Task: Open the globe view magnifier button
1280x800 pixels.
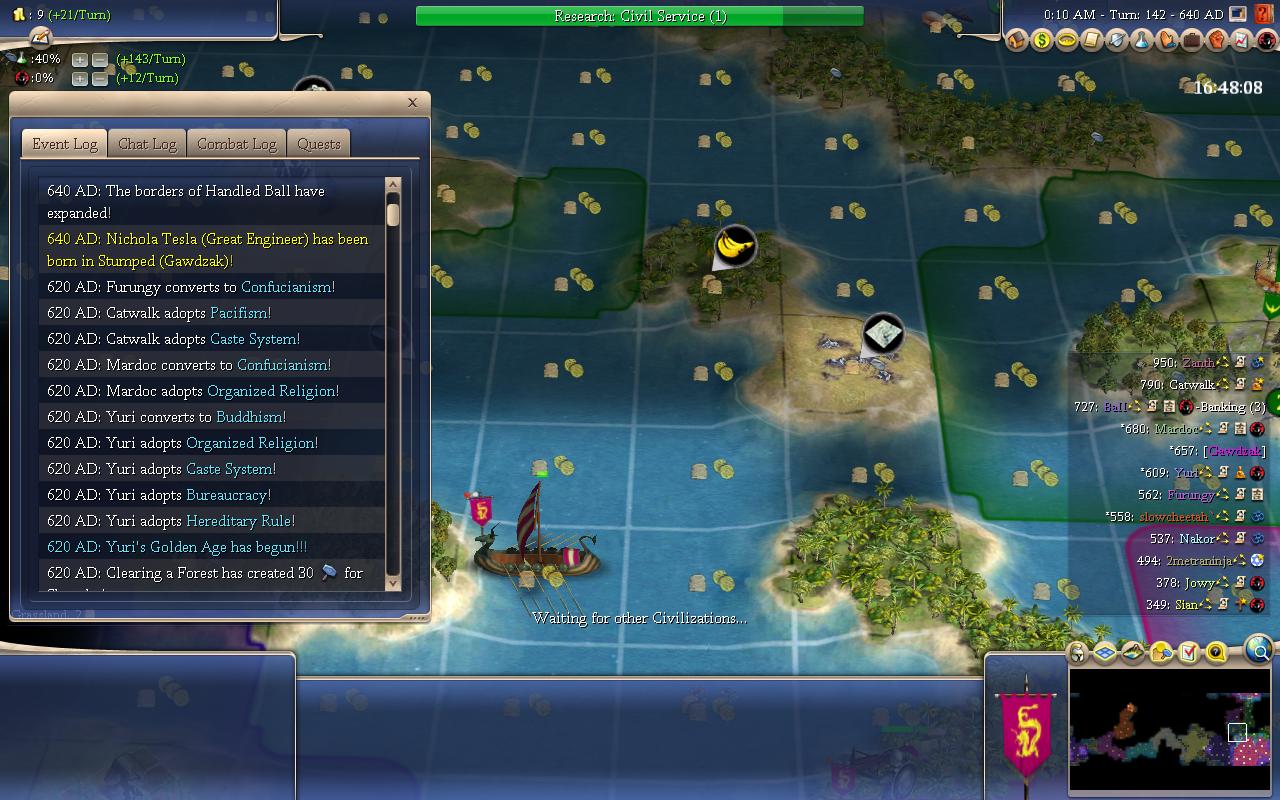Action: coord(1260,652)
